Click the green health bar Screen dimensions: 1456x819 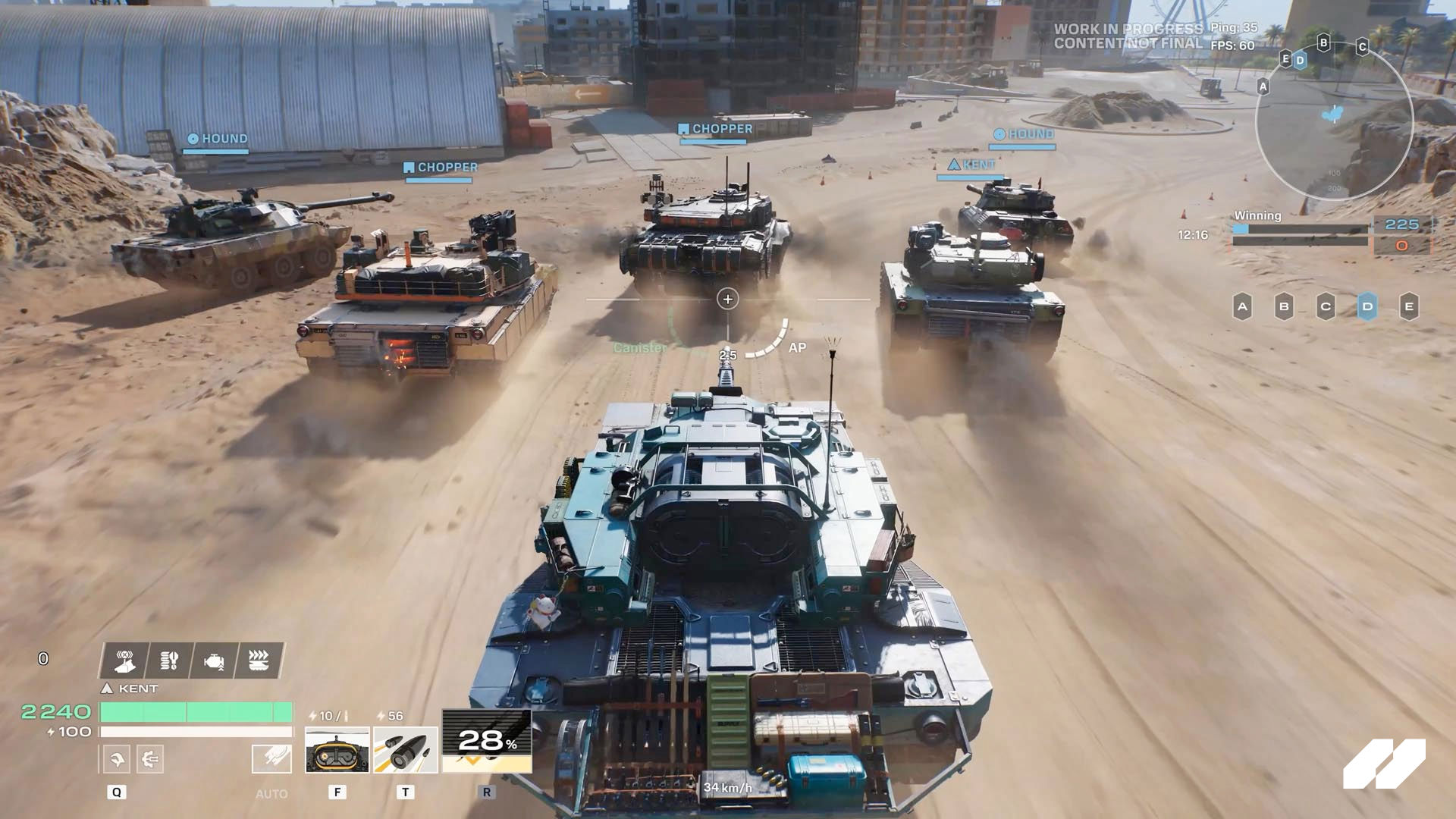click(x=197, y=713)
